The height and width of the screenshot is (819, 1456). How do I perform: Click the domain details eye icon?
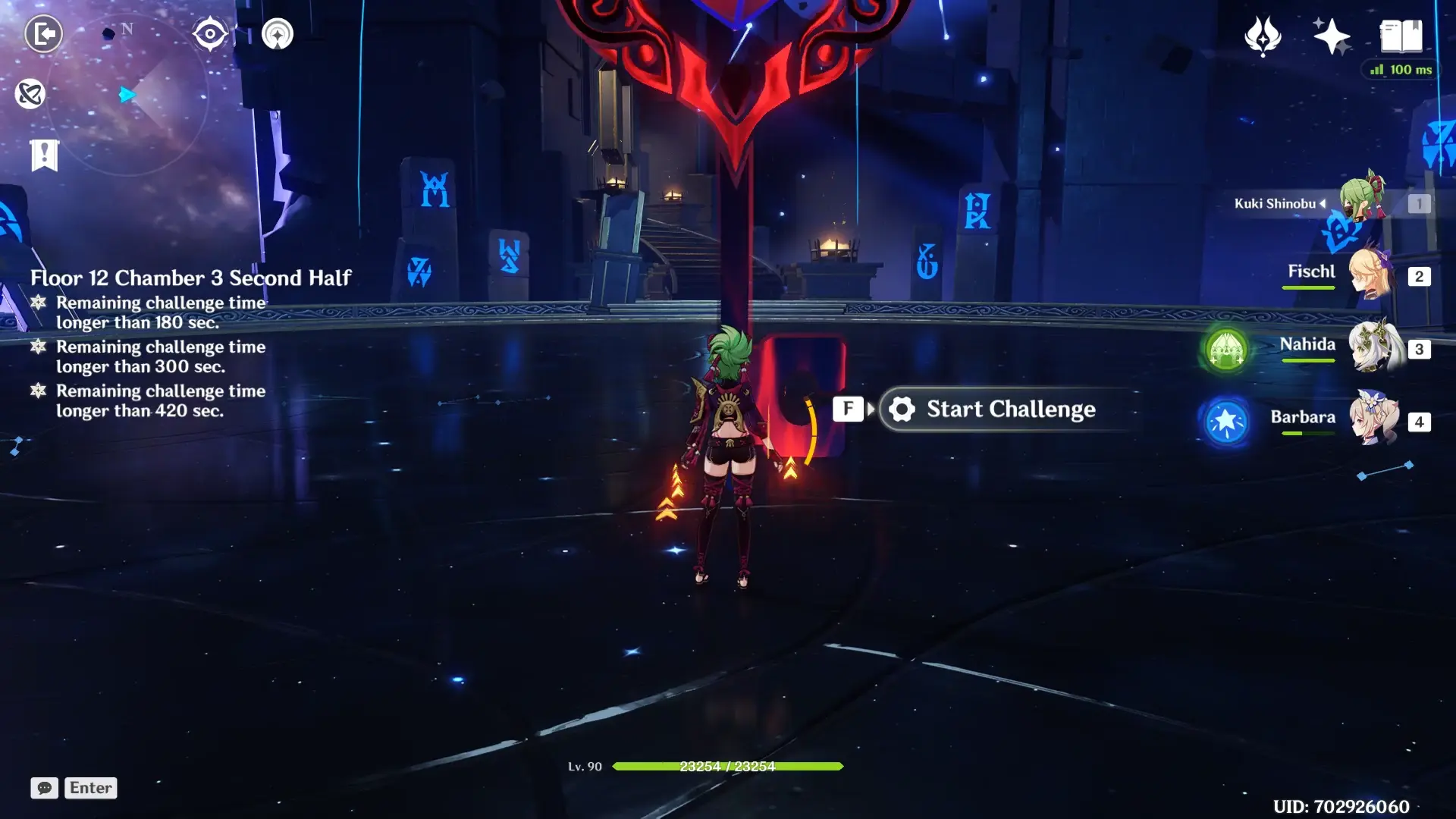click(210, 33)
